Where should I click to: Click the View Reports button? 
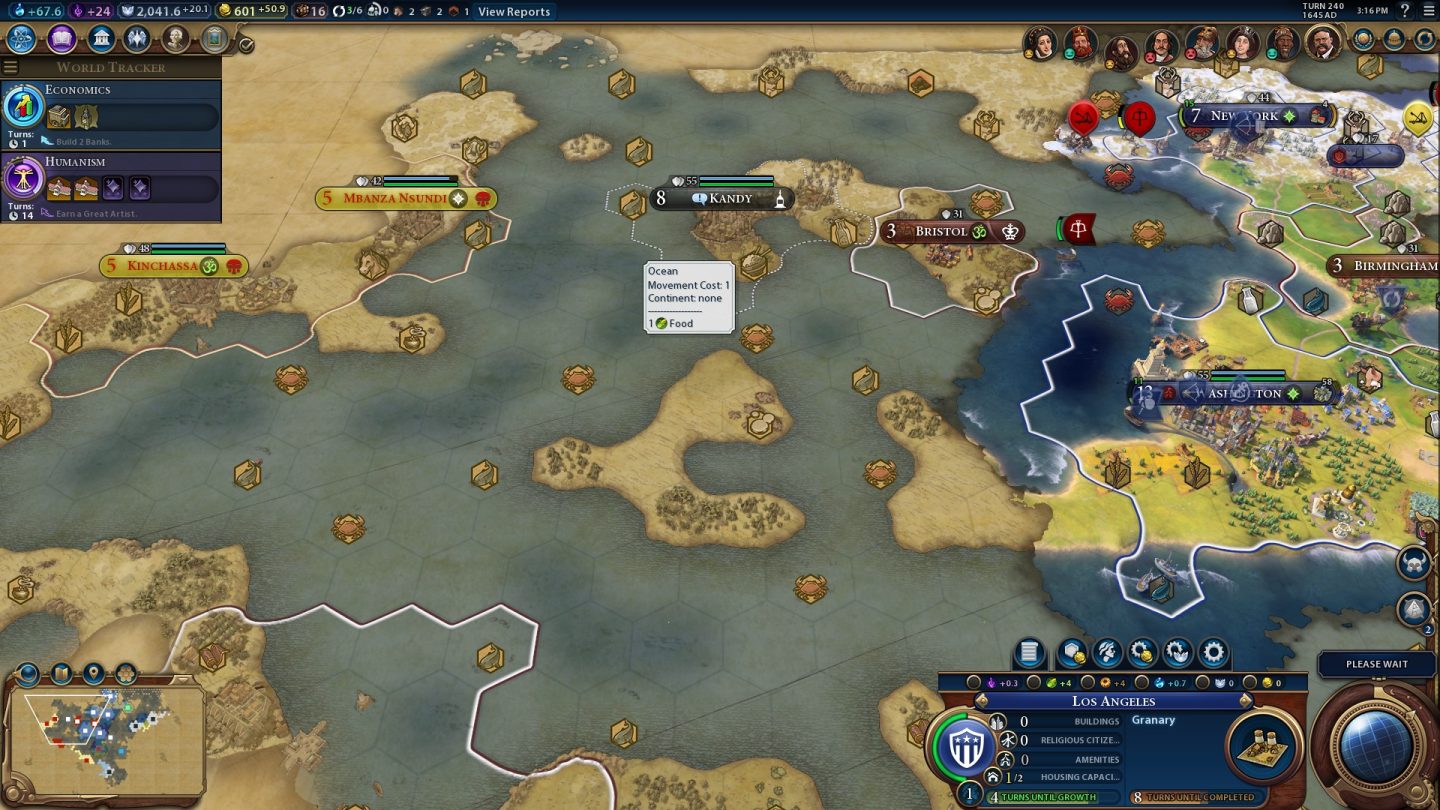click(516, 12)
